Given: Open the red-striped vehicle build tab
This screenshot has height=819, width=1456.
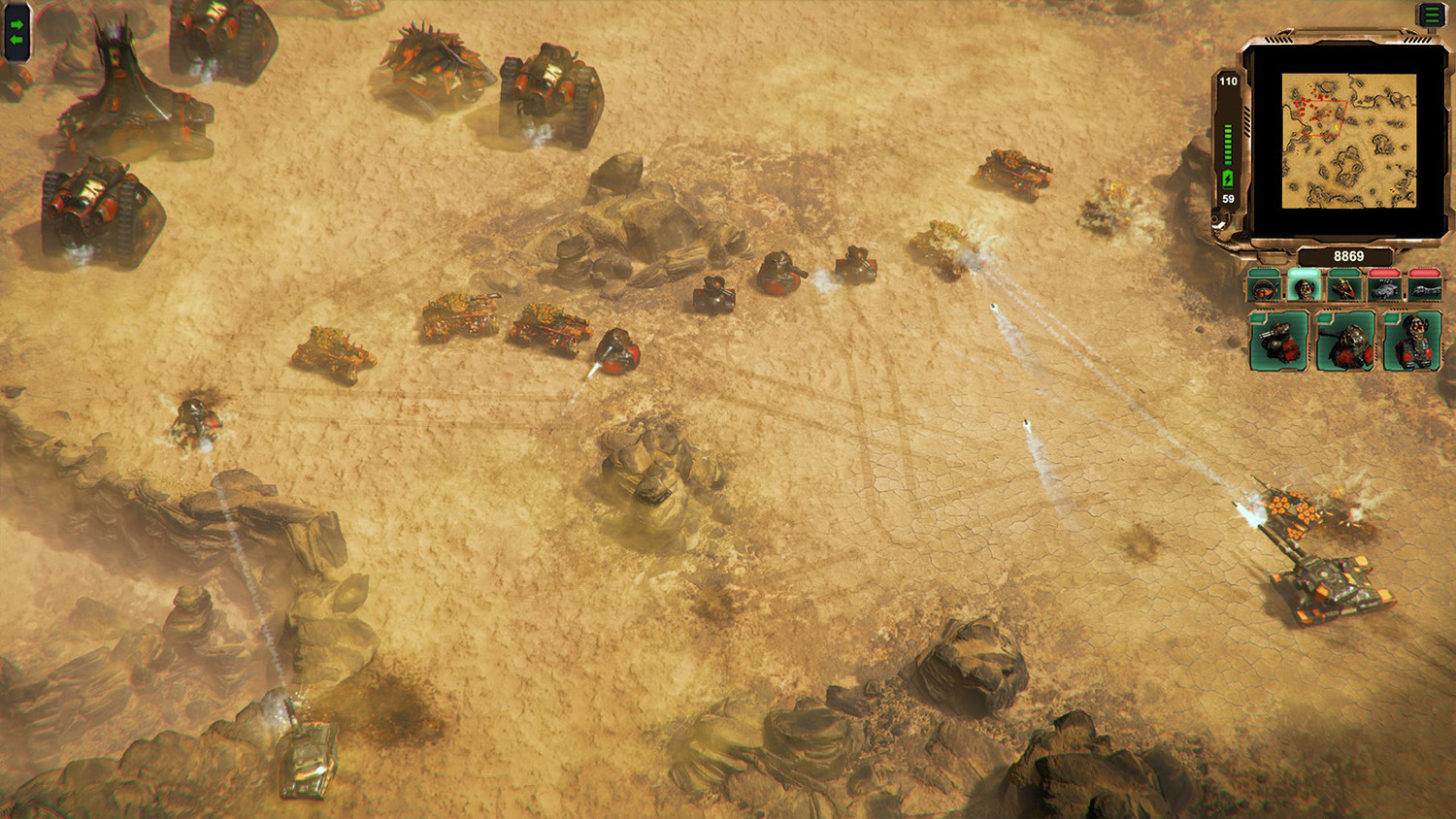Looking at the screenshot, I should click(x=1344, y=288).
